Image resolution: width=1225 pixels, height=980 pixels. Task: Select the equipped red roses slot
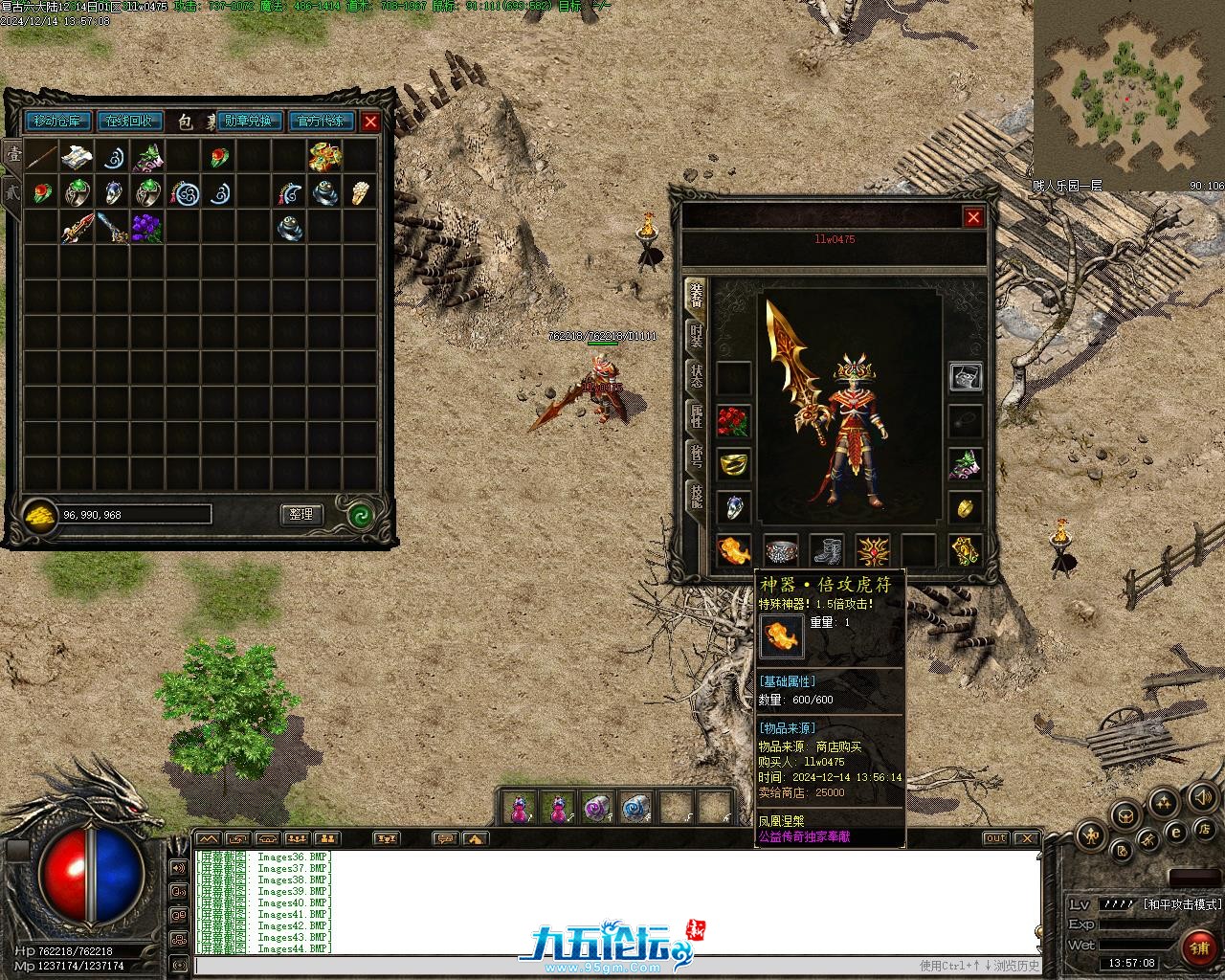coord(733,421)
